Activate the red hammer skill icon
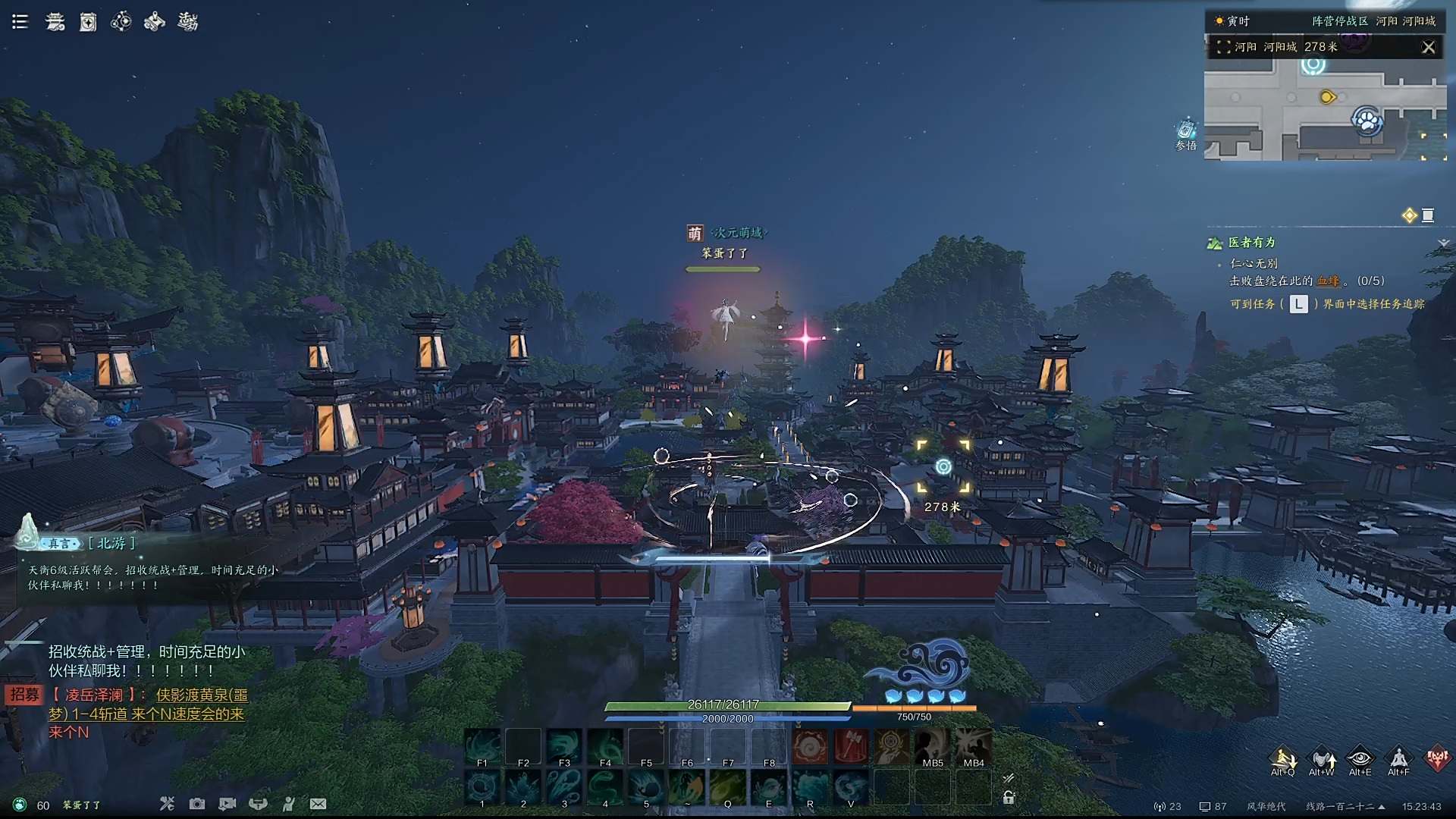This screenshot has width=1456, height=819. [x=851, y=746]
